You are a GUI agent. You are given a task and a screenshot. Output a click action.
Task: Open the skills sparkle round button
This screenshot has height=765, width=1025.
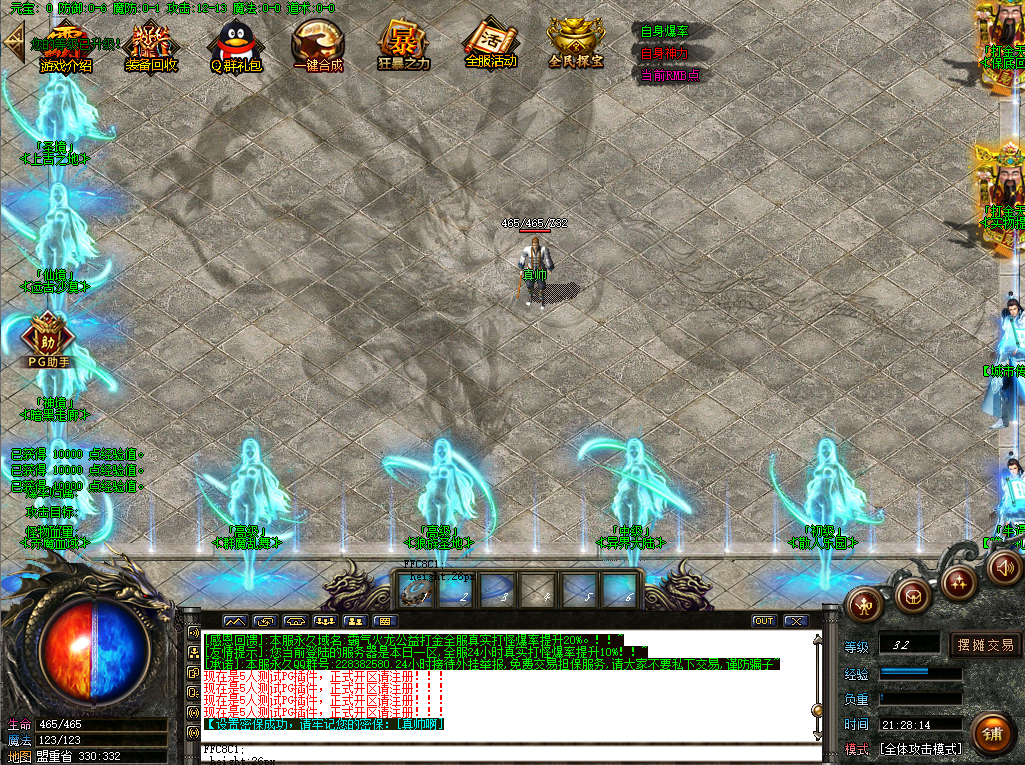[x=960, y=581]
